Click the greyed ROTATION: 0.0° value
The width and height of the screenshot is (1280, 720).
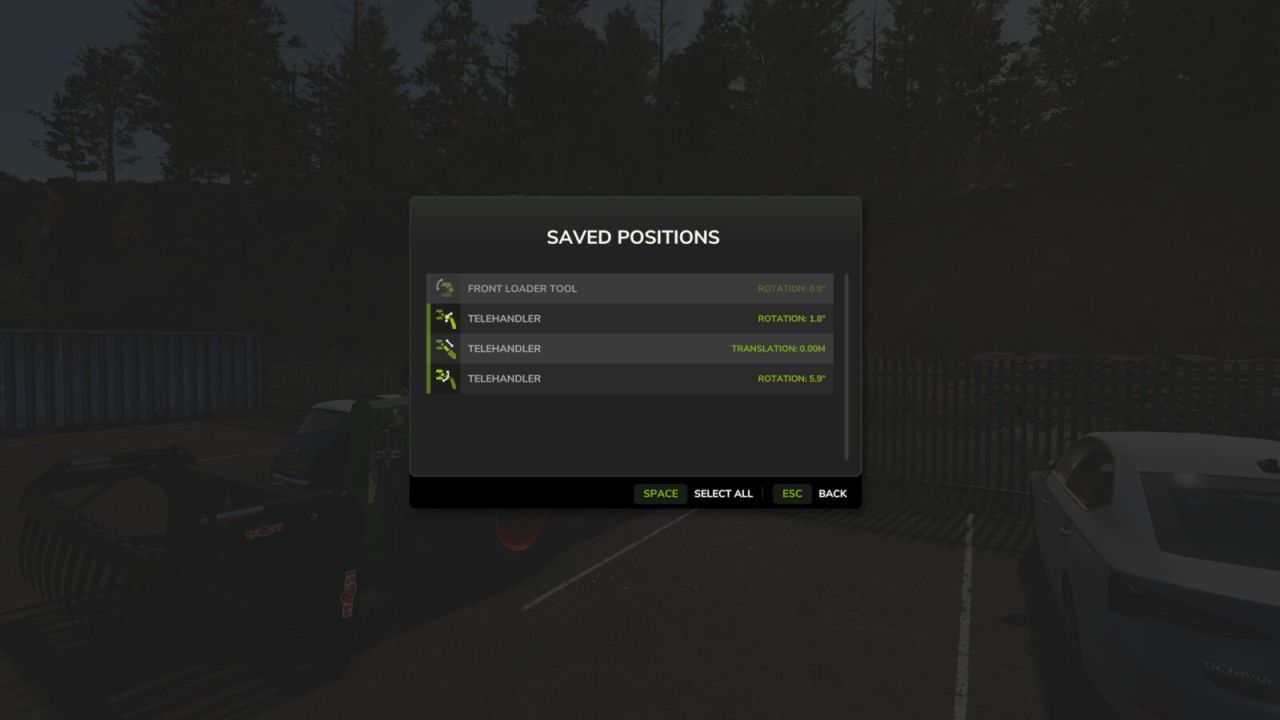(789, 288)
